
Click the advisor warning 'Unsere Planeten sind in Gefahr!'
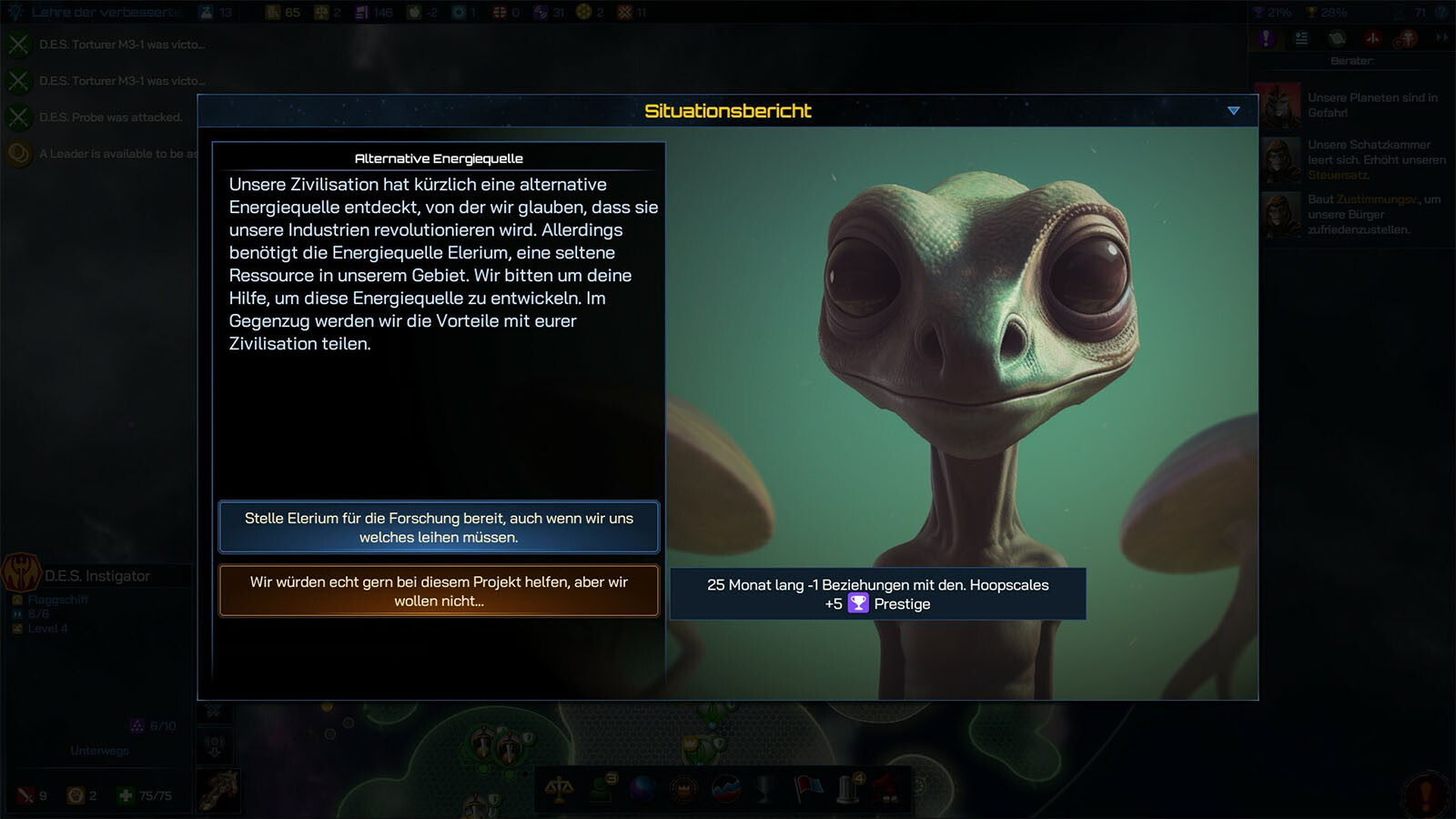coord(1372,106)
